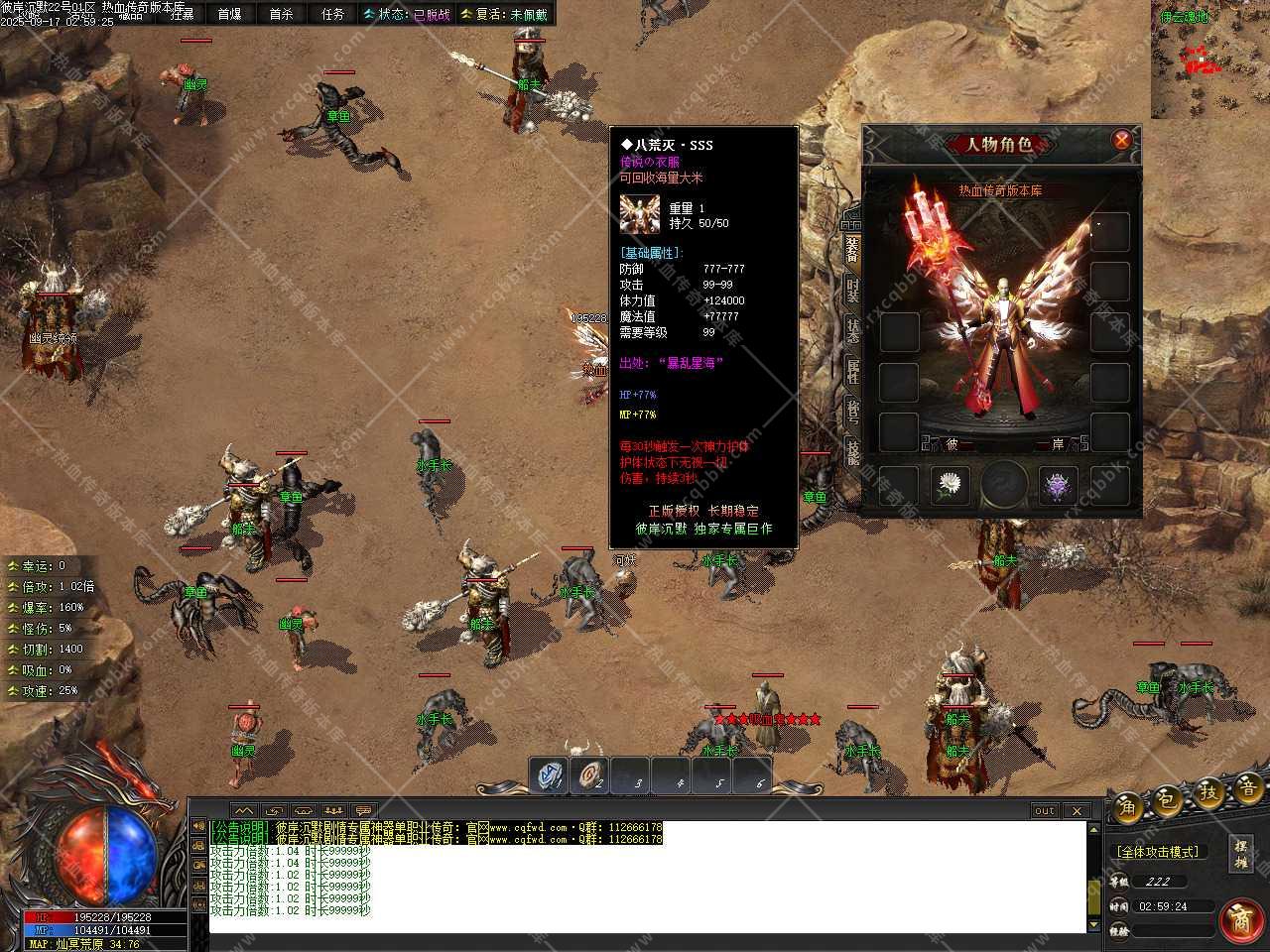Image resolution: width=1270 pixels, height=952 pixels.
Task: Click the minimap in the corner
Action: [x=1210, y=59]
